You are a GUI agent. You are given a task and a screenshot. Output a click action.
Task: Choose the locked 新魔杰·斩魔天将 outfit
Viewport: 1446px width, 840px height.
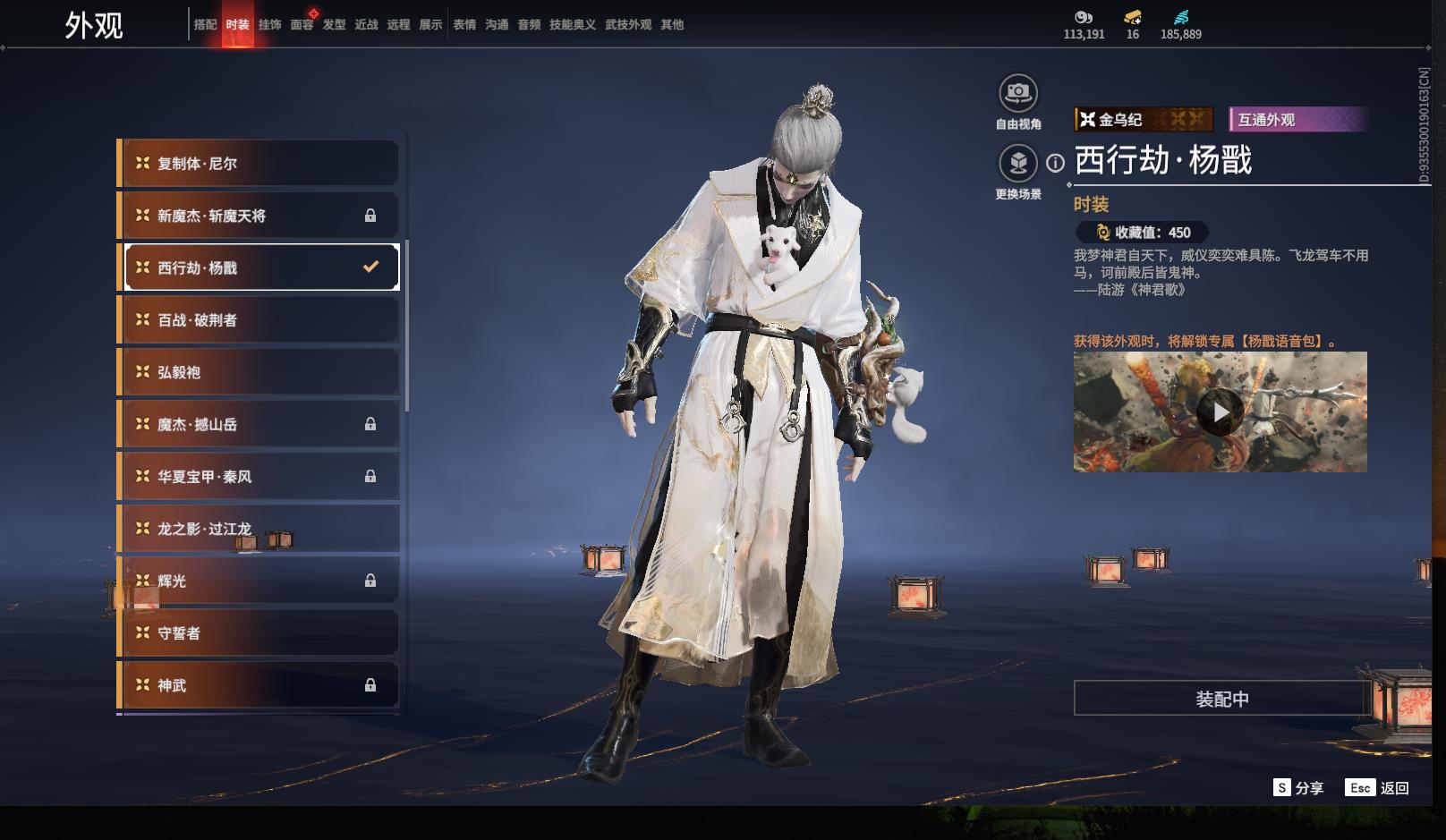pos(259,216)
